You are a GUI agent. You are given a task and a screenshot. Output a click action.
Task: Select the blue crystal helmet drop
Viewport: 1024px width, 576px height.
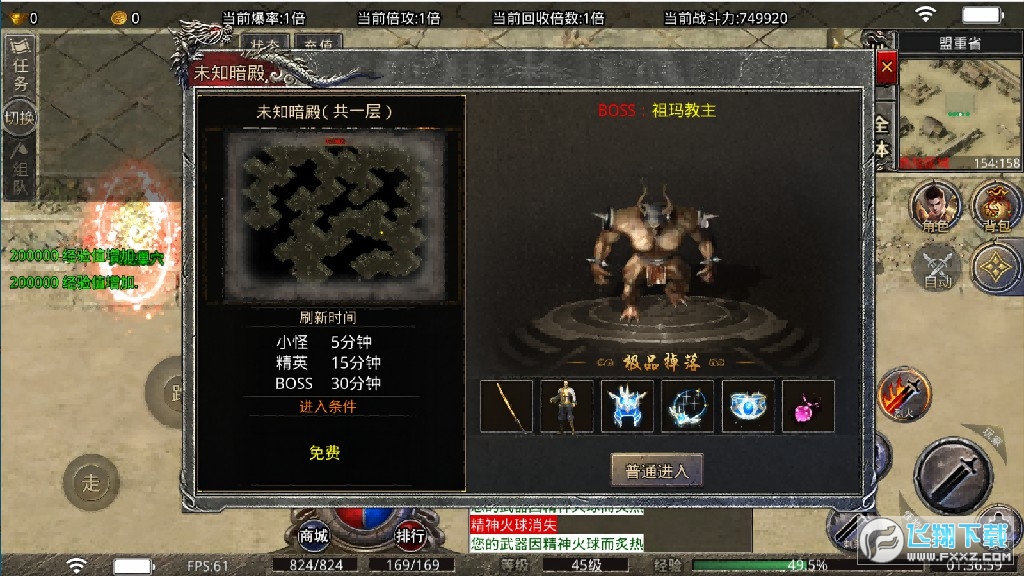click(627, 406)
